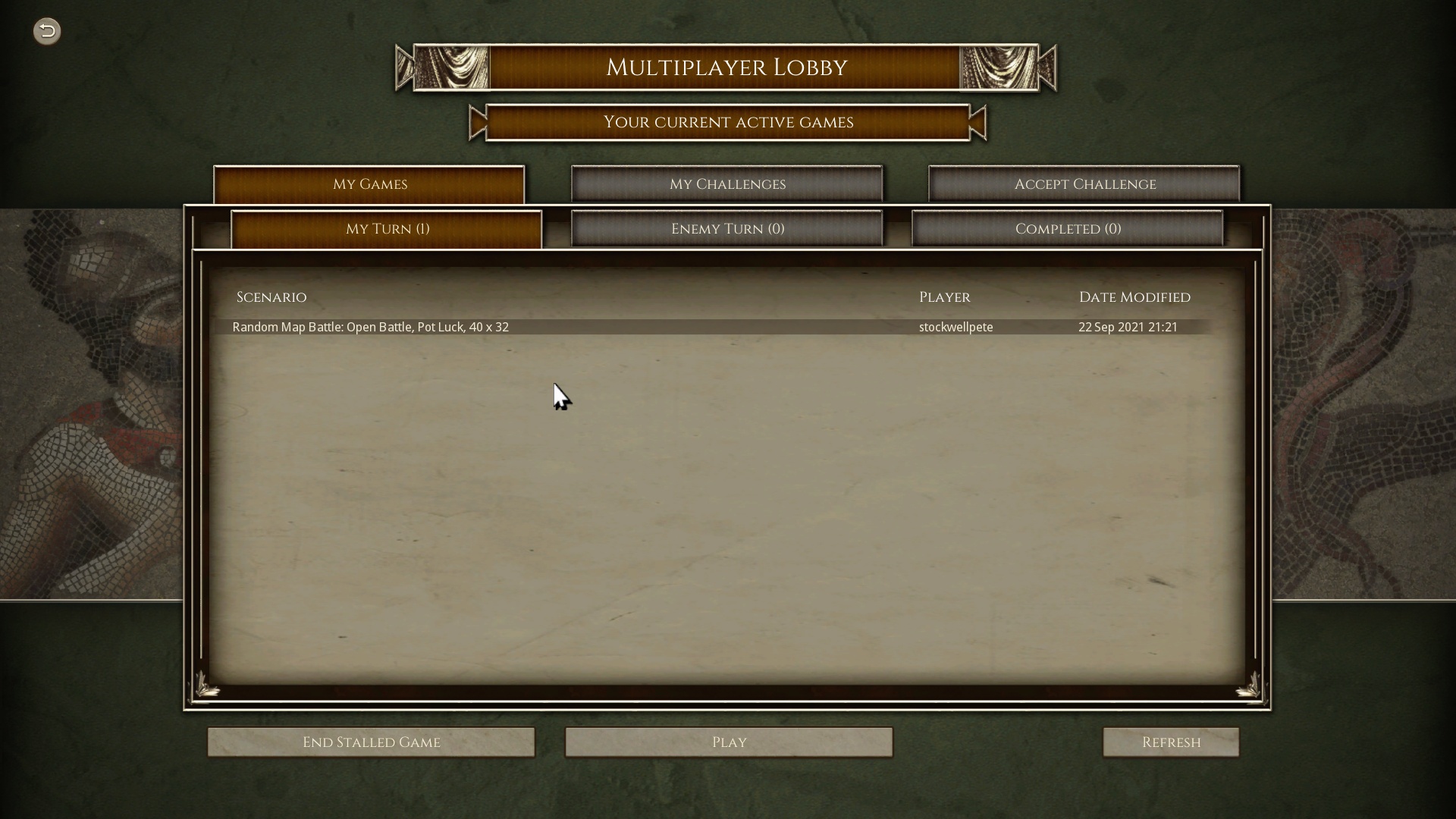Click the left arrow end of active games banner
Viewport: 1456px width, 819px height.
click(477, 122)
